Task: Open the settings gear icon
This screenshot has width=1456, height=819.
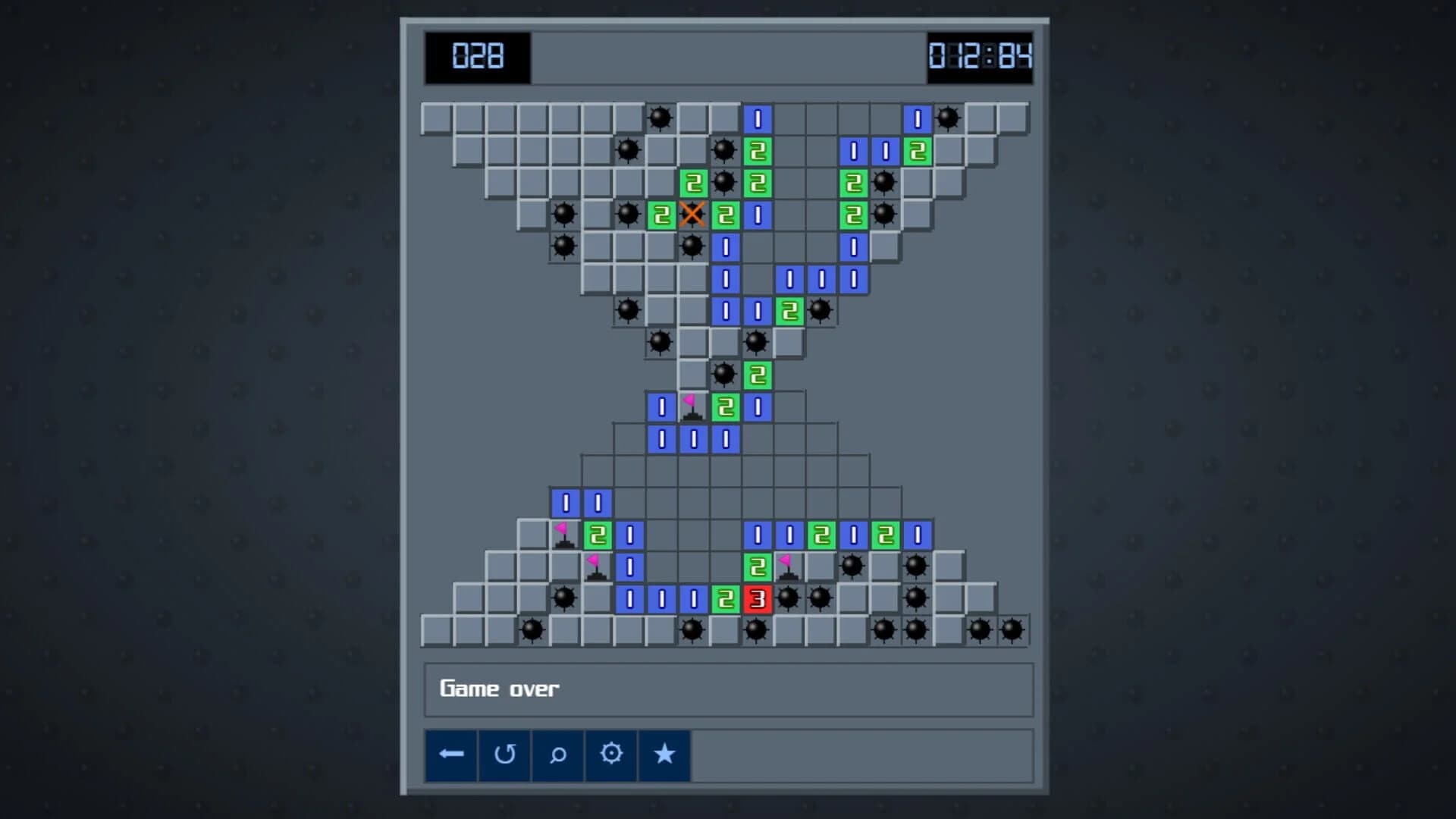Action: [611, 755]
